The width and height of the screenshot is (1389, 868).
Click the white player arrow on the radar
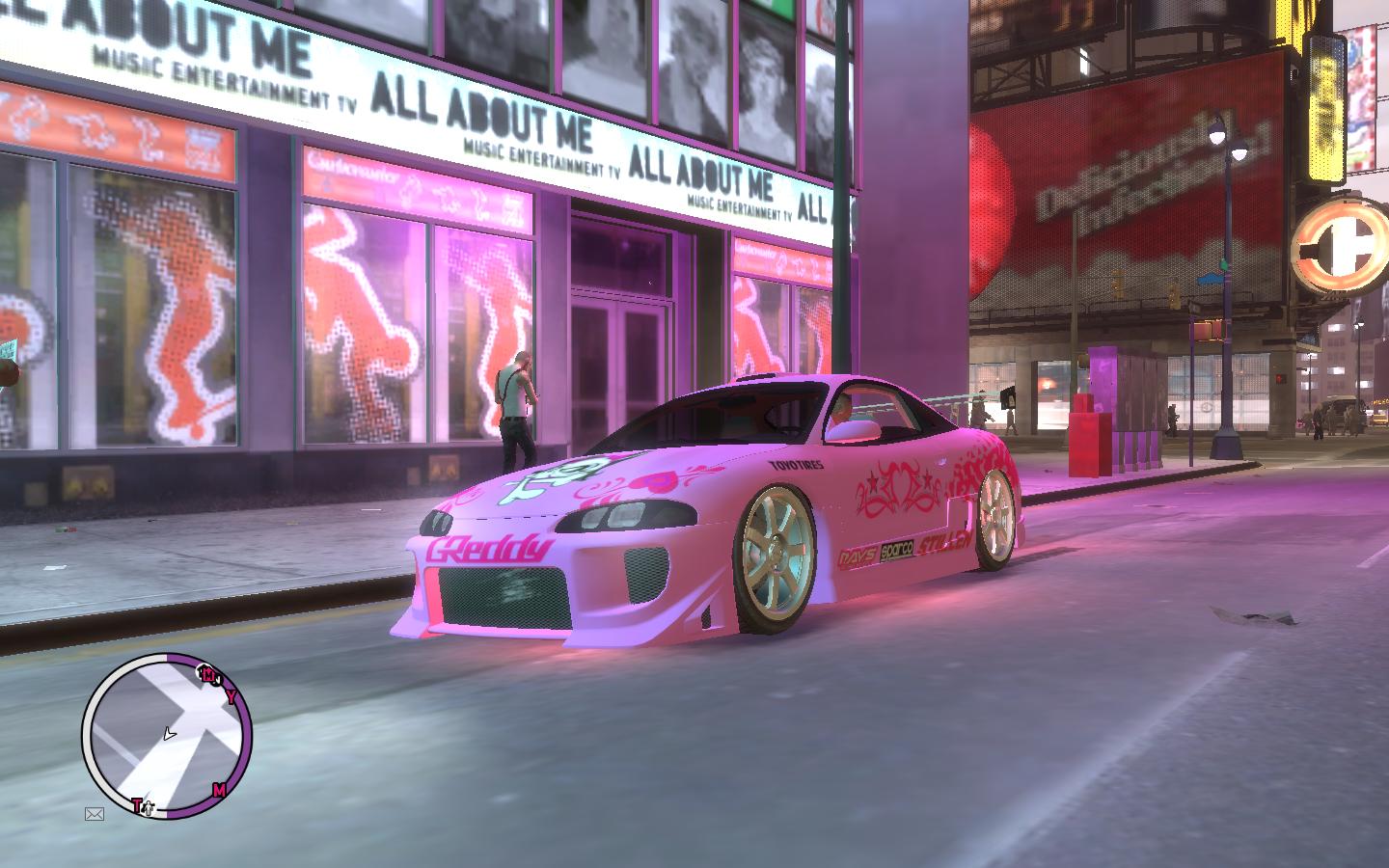pyautogui.click(x=170, y=735)
